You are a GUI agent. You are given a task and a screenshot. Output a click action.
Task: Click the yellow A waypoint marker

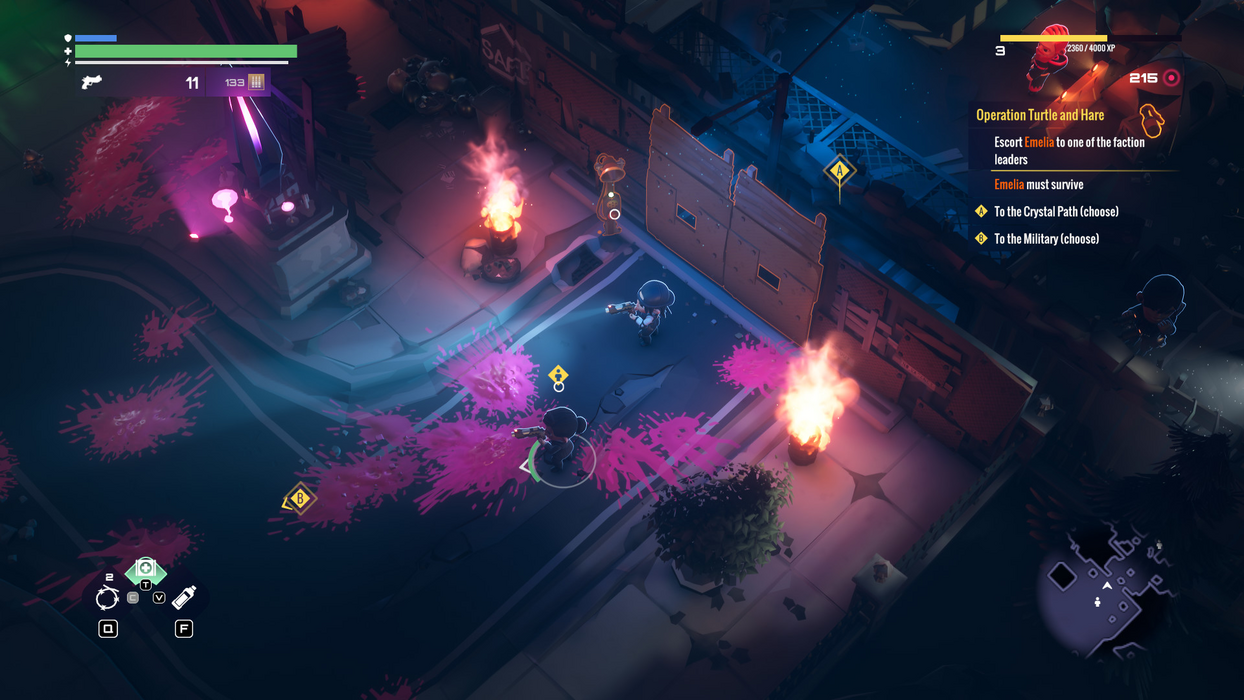pos(839,171)
